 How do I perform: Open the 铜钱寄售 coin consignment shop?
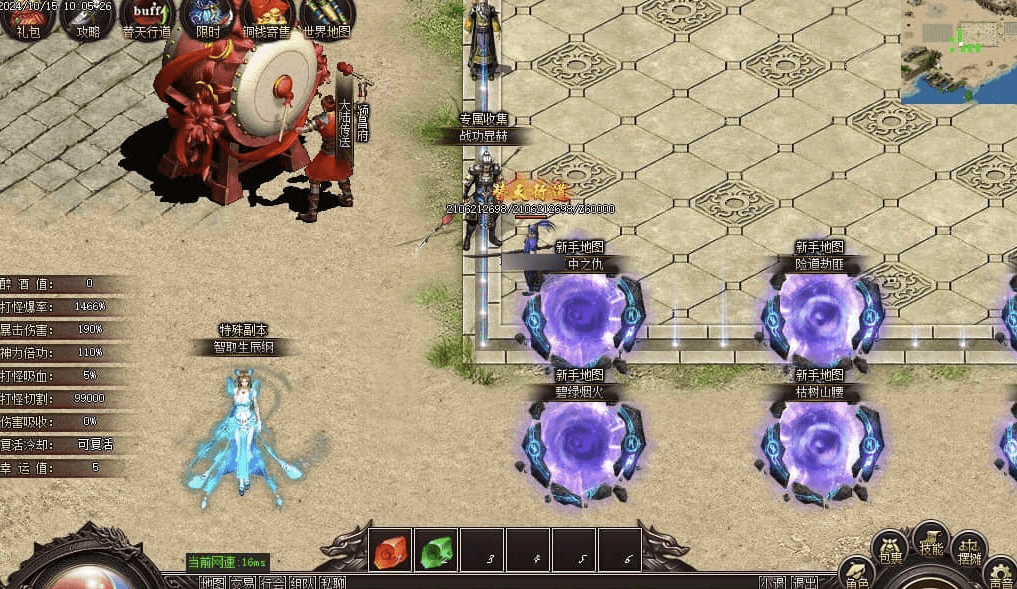267,17
